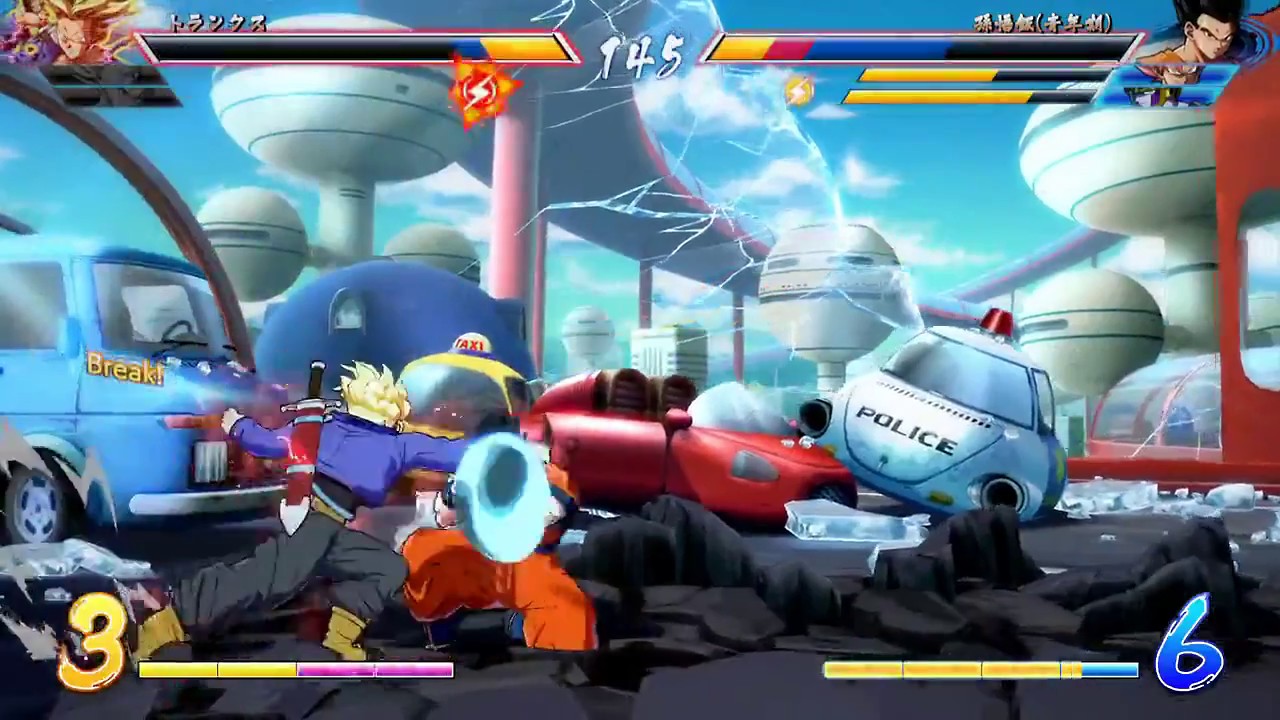The image size is (1280, 720).
Task: Click the red Sparking Blast icon
Action: click(x=478, y=88)
